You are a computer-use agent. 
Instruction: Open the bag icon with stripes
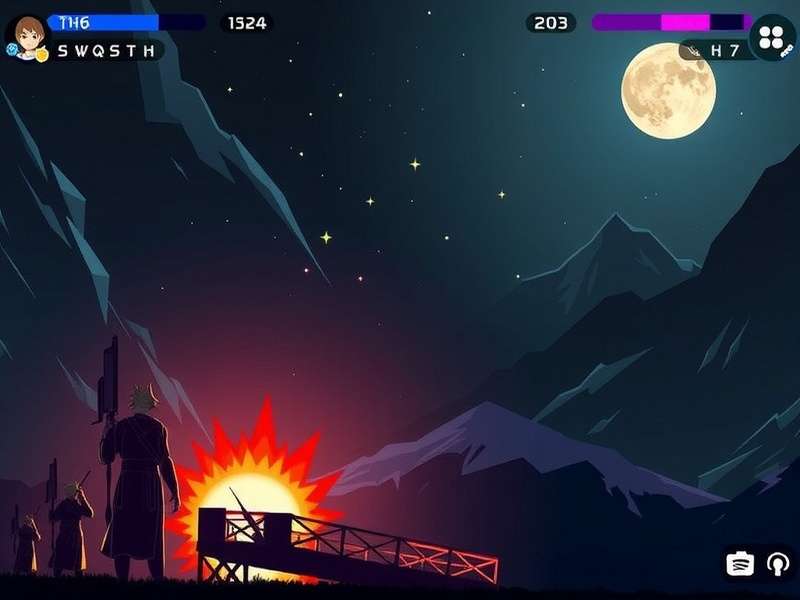pos(740,564)
